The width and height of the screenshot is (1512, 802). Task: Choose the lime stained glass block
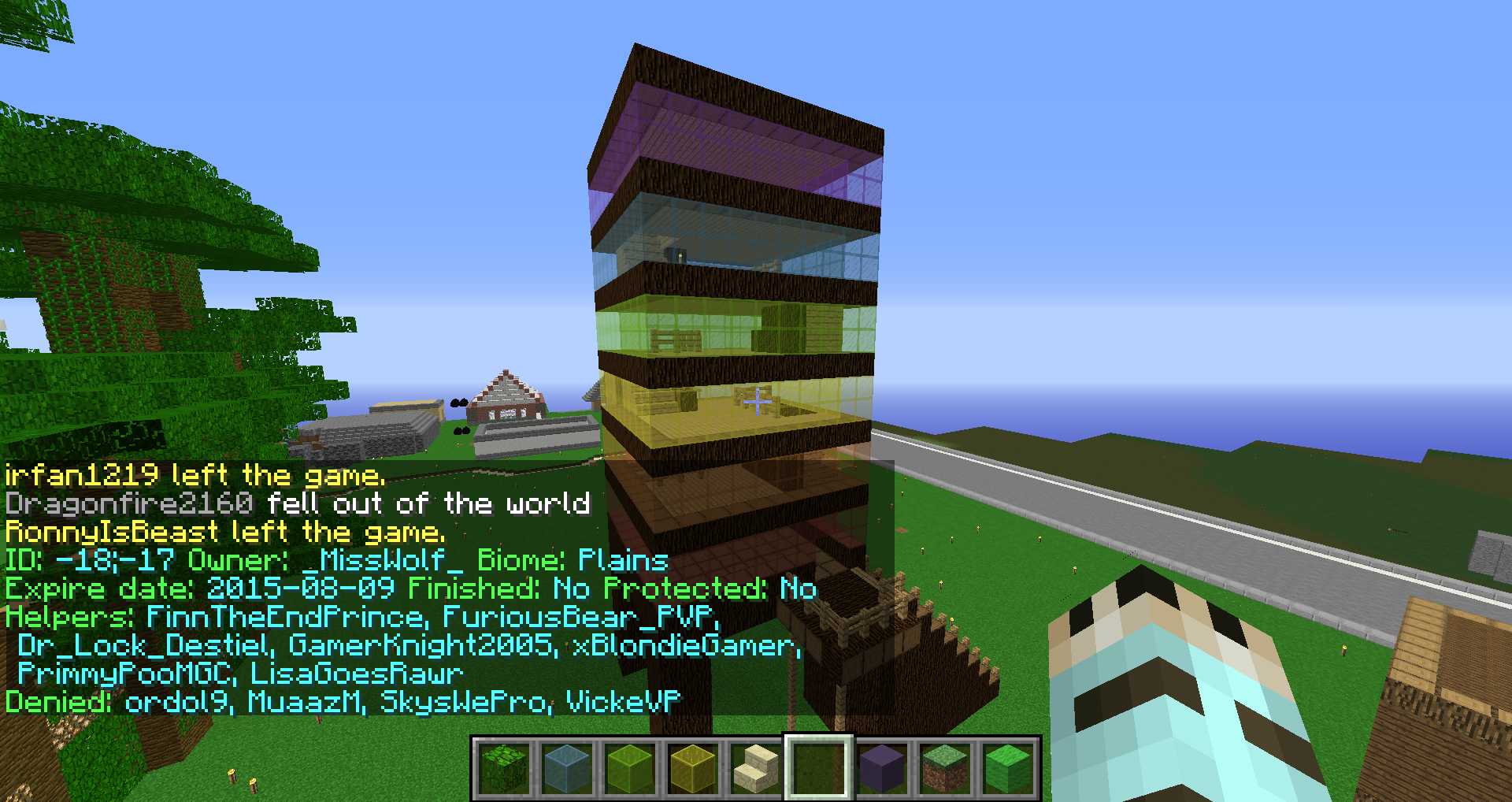coord(630,768)
